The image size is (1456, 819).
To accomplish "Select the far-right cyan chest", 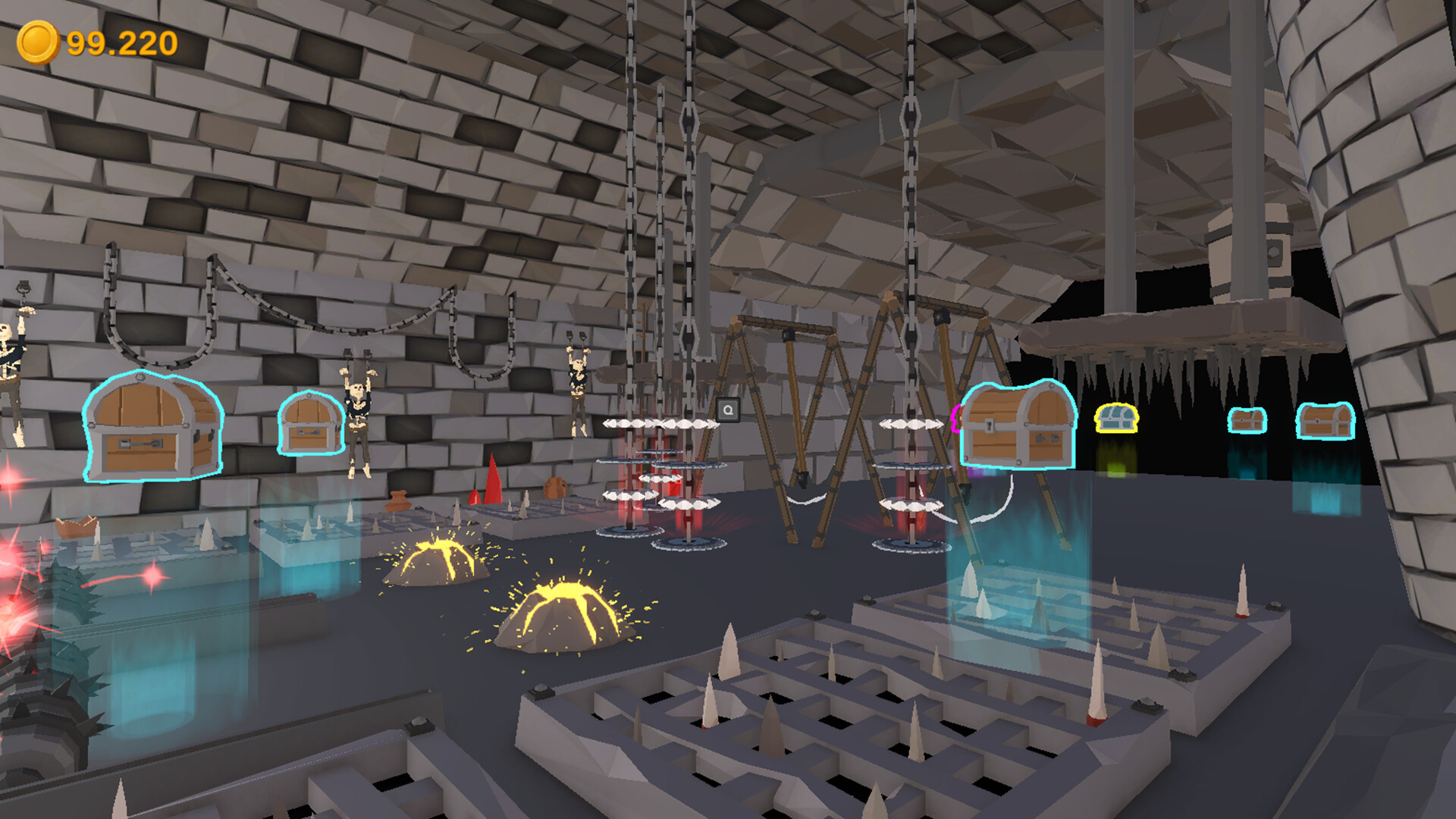I will pos(1326,422).
